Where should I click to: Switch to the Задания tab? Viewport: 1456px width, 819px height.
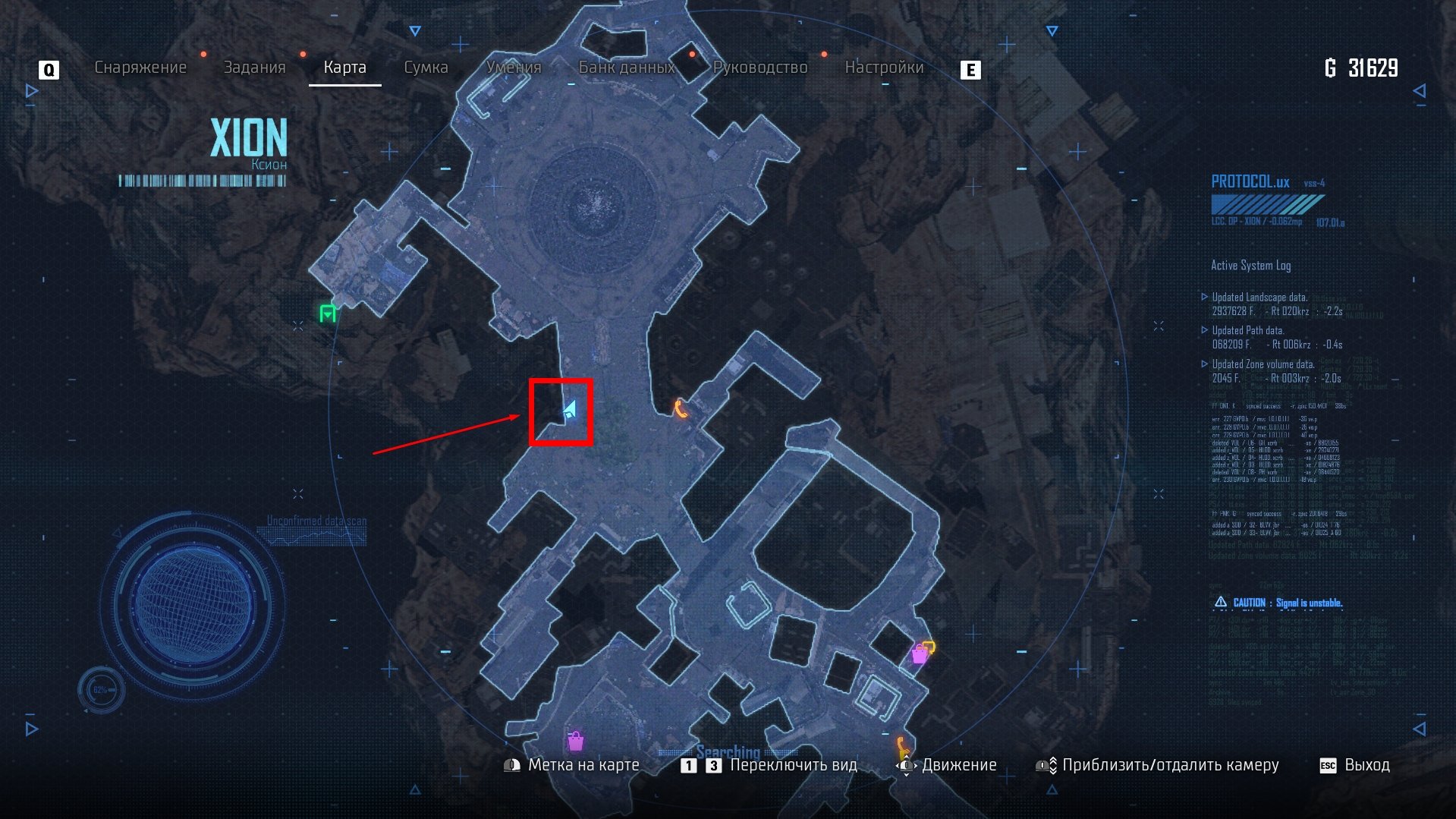pyautogui.click(x=254, y=68)
